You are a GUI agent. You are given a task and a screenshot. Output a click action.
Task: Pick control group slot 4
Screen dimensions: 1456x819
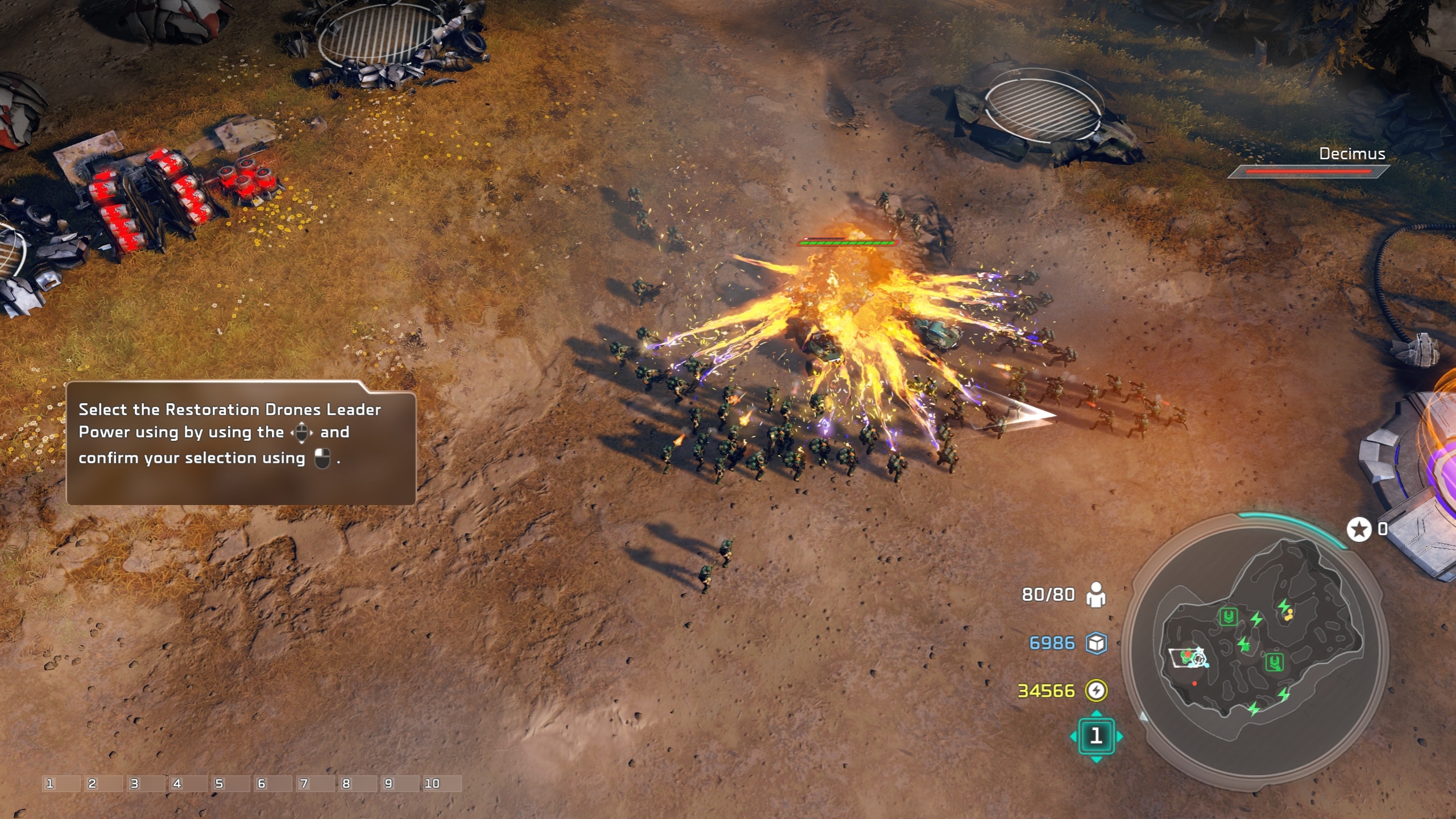point(188,784)
